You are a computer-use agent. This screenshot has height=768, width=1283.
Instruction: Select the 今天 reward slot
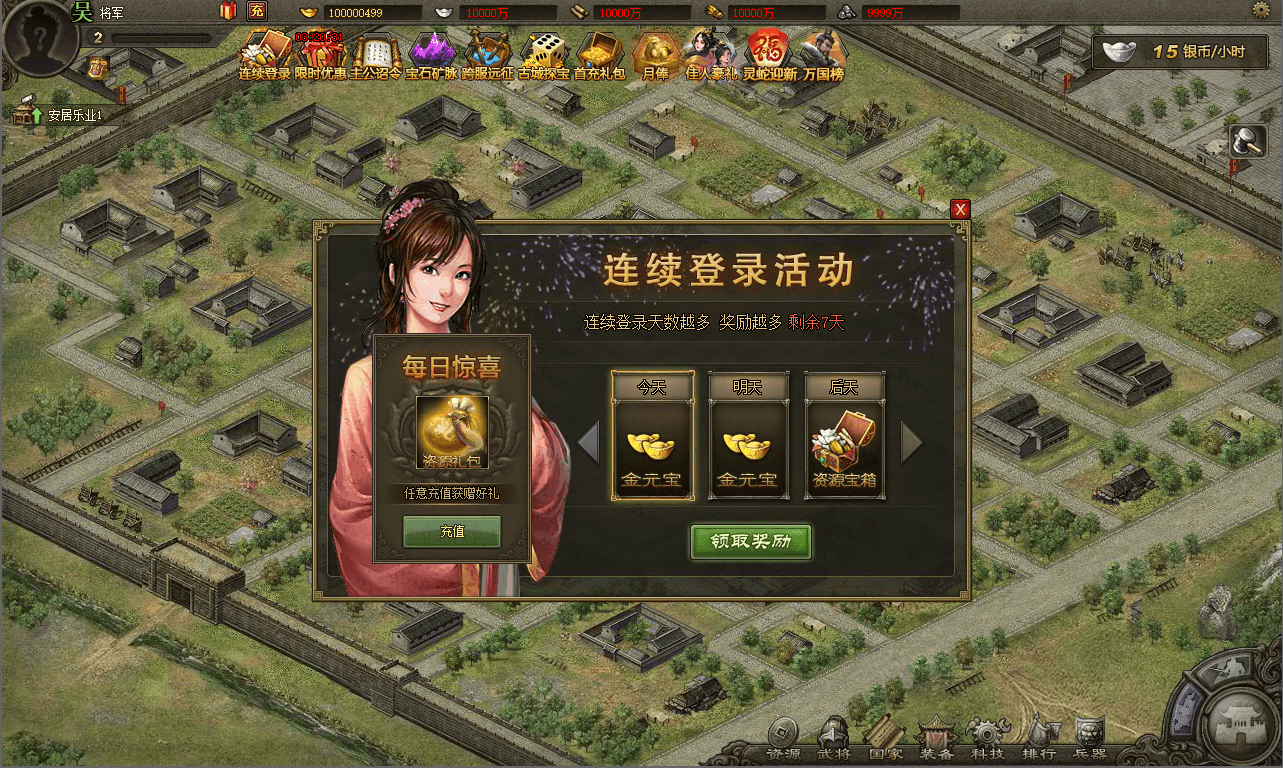coord(651,435)
